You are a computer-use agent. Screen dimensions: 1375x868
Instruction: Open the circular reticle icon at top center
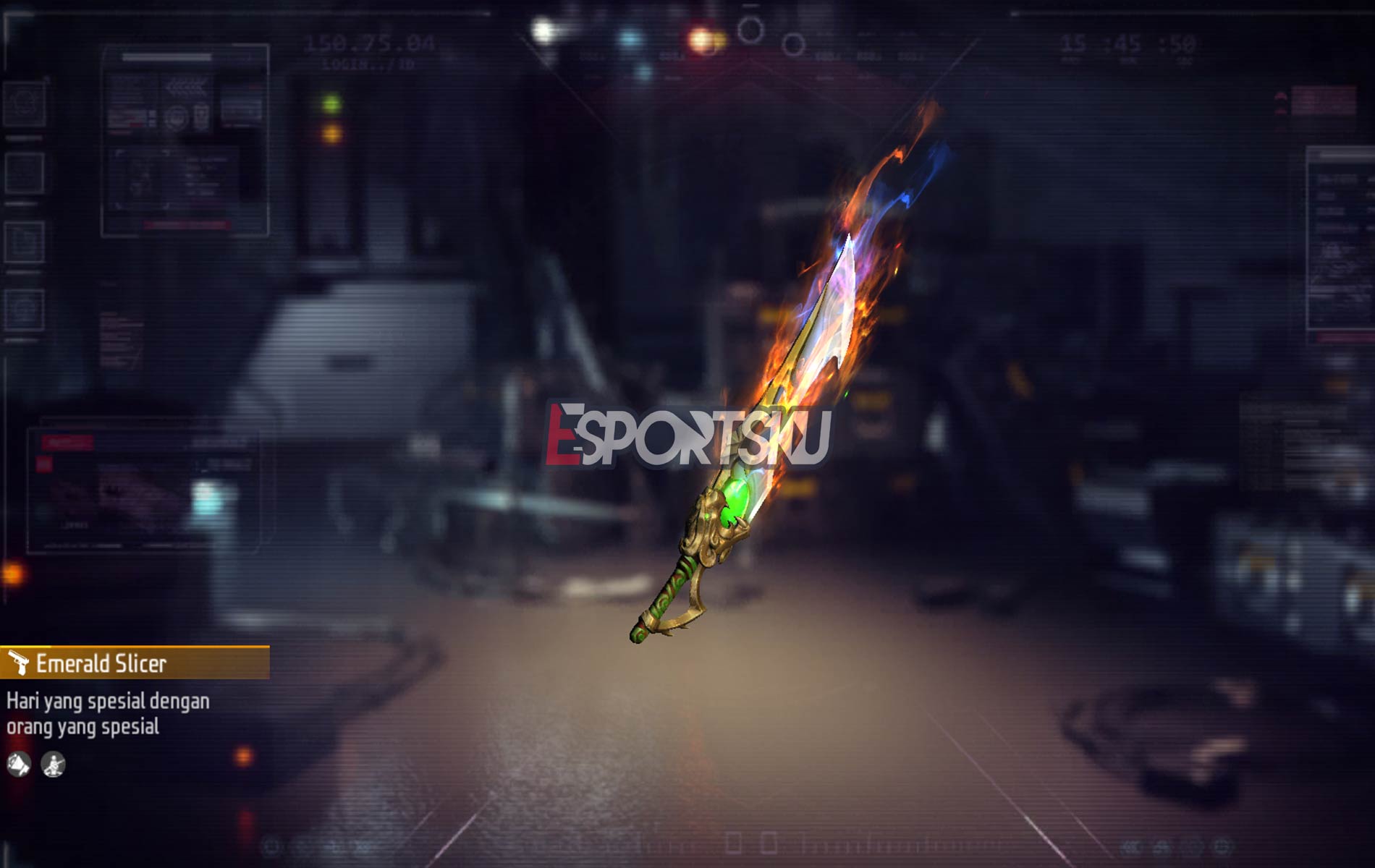(750, 30)
